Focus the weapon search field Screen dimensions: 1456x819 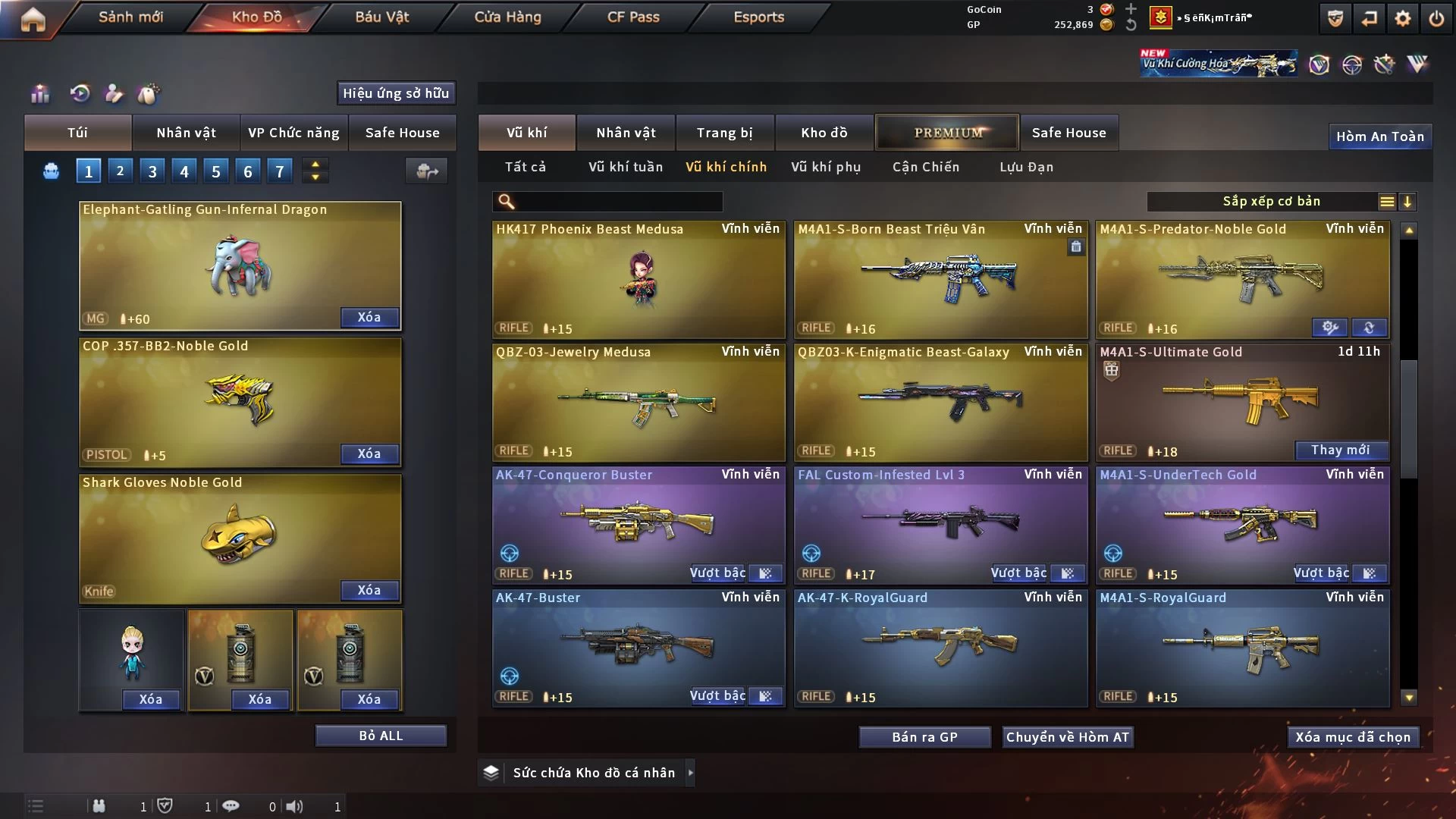[618, 202]
